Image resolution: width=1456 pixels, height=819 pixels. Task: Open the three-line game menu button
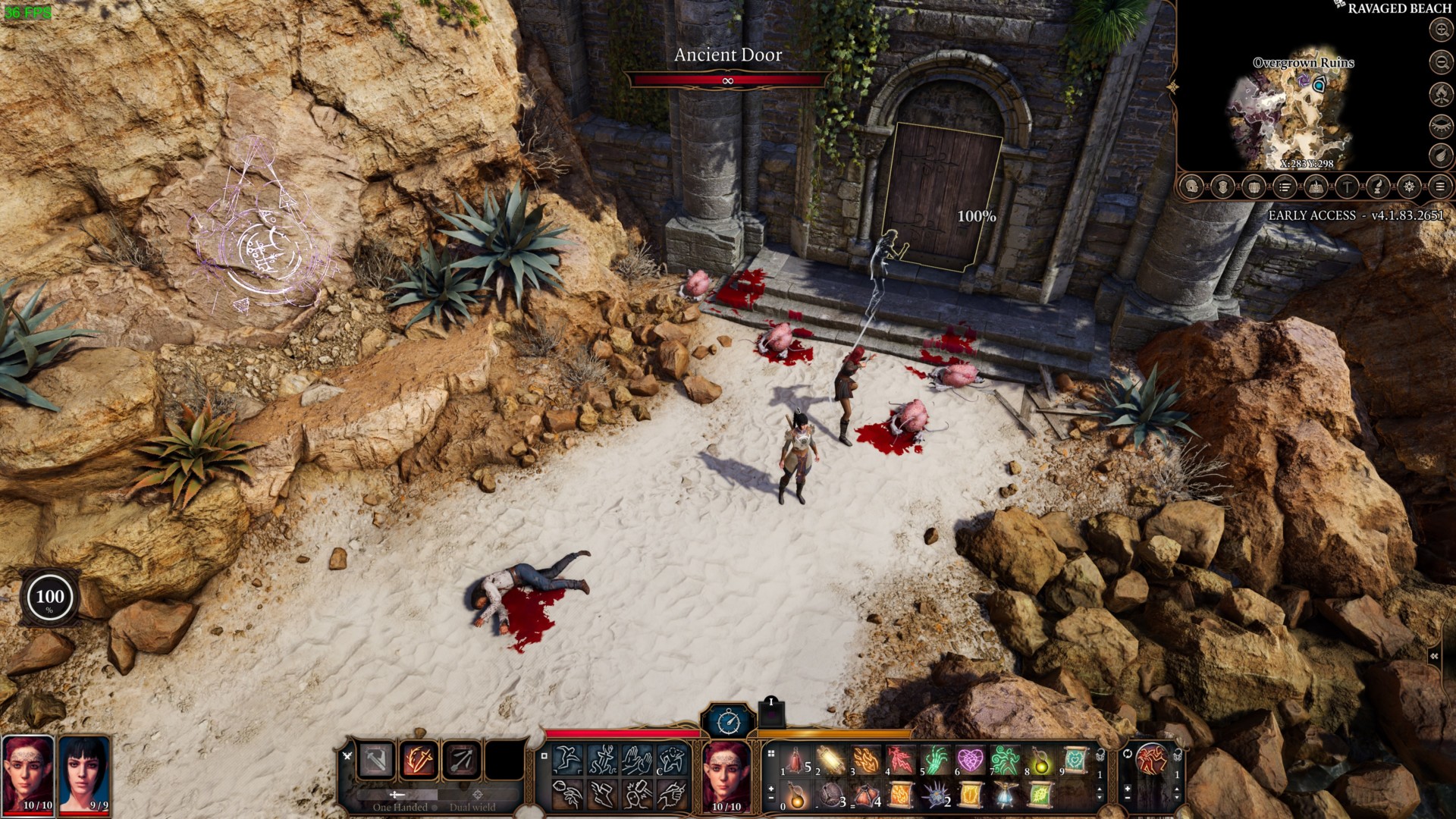[1439, 187]
